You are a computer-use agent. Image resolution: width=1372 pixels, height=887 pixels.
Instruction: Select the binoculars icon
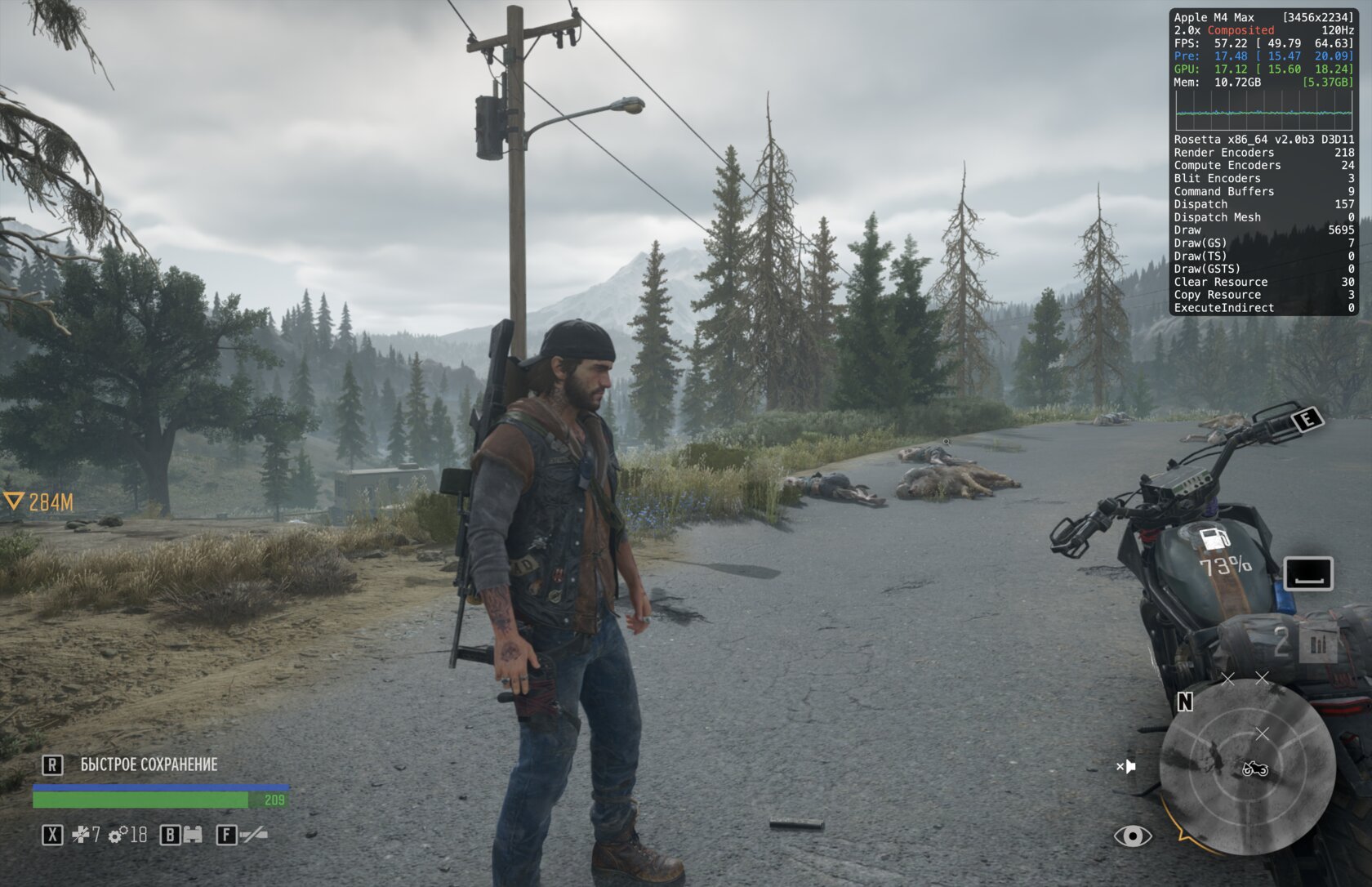click(x=192, y=835)
